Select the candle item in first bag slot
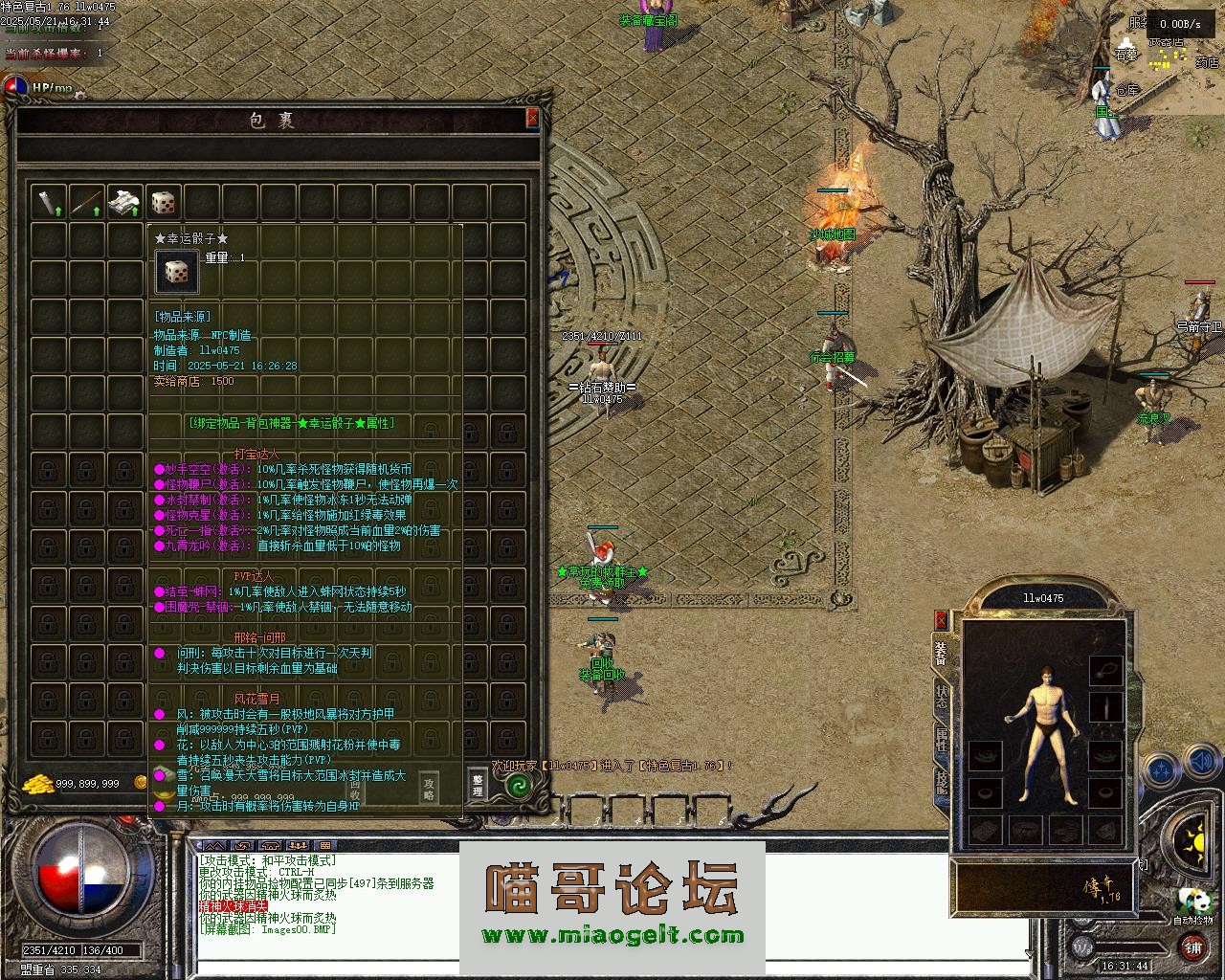The width and height of the screenshot is (1225, 980). pos(48,202)
